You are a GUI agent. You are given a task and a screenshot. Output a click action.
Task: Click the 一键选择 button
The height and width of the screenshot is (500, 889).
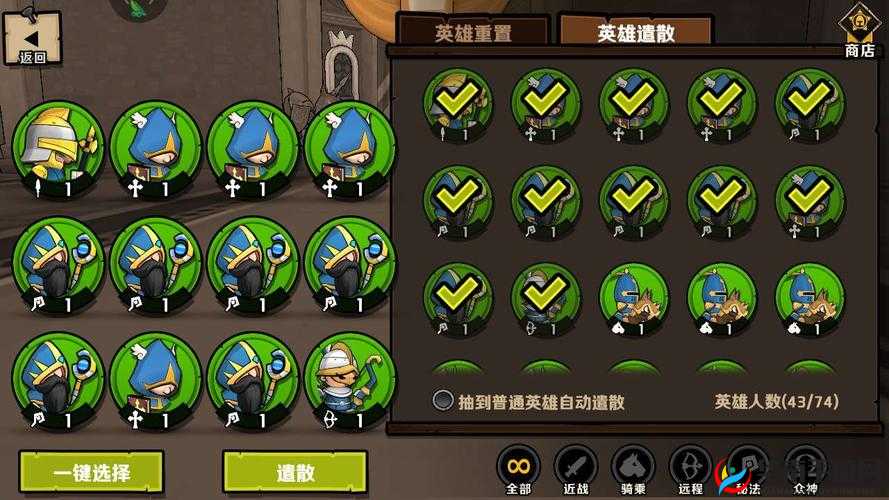pos(91,472)
